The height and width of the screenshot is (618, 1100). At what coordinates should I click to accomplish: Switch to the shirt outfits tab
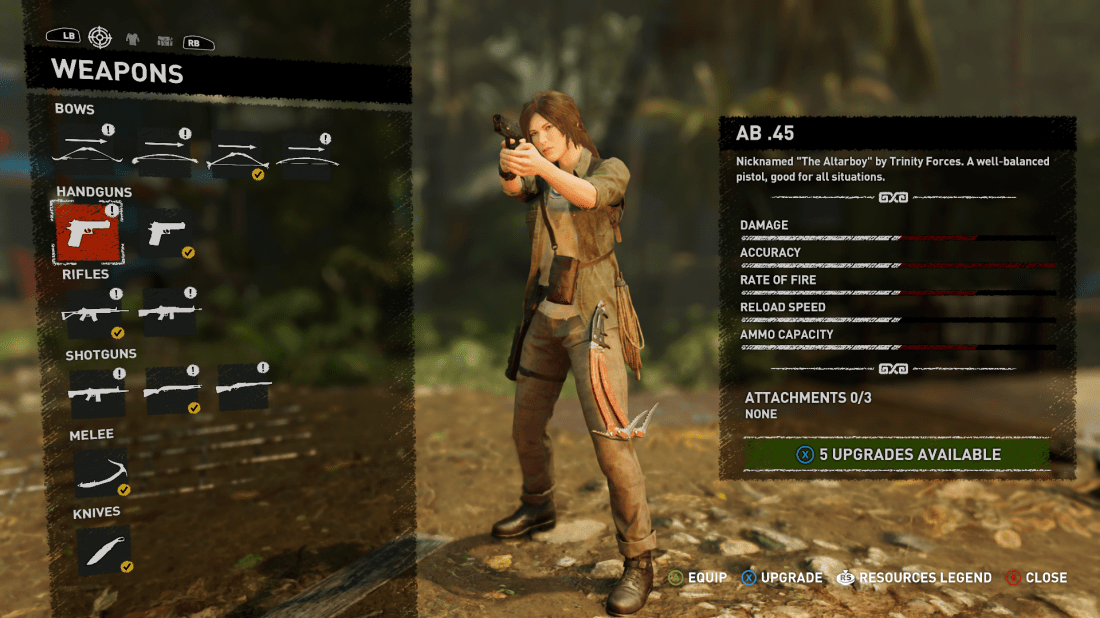pos(132,40)
